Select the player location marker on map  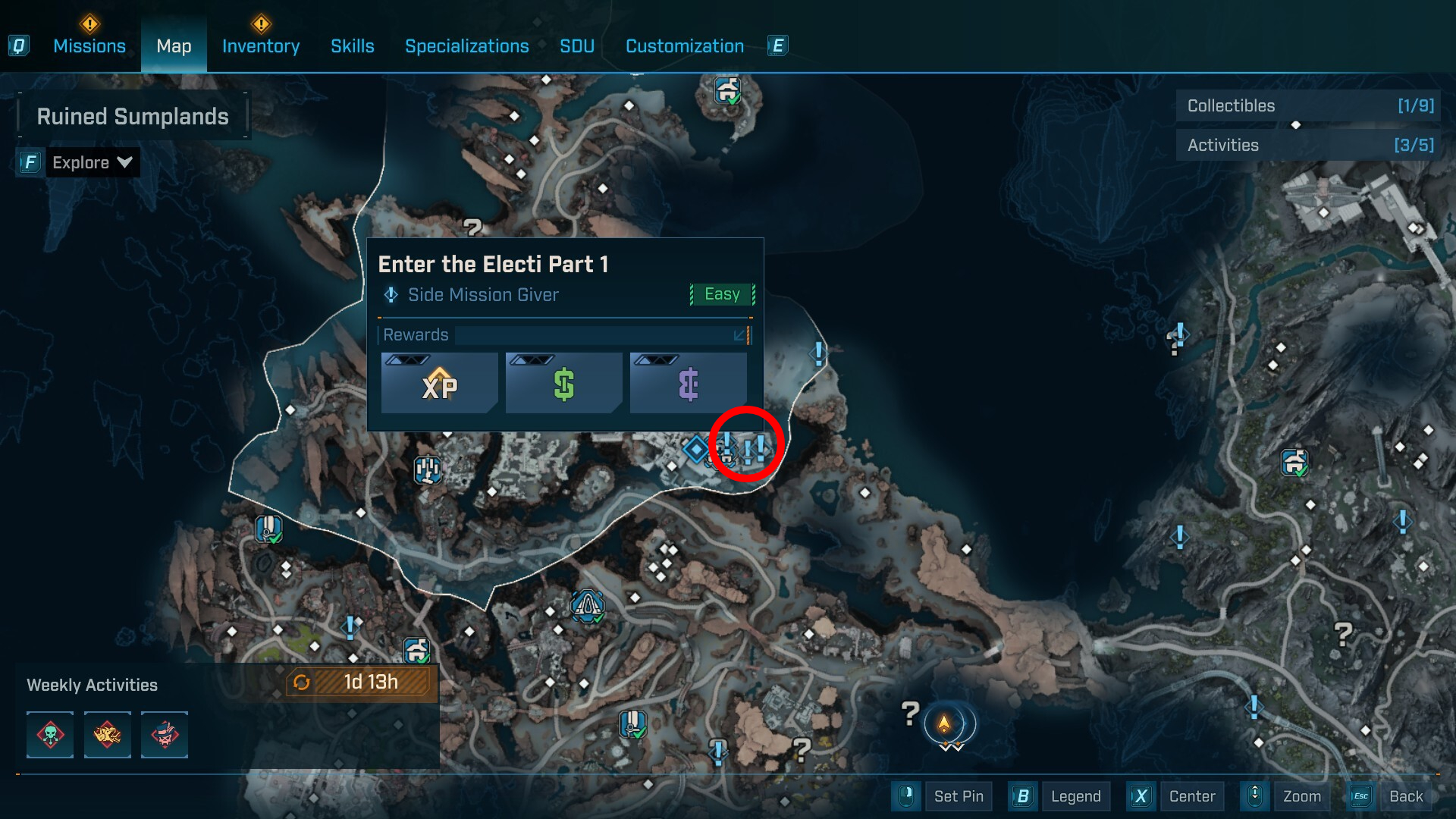click(944, 723)
